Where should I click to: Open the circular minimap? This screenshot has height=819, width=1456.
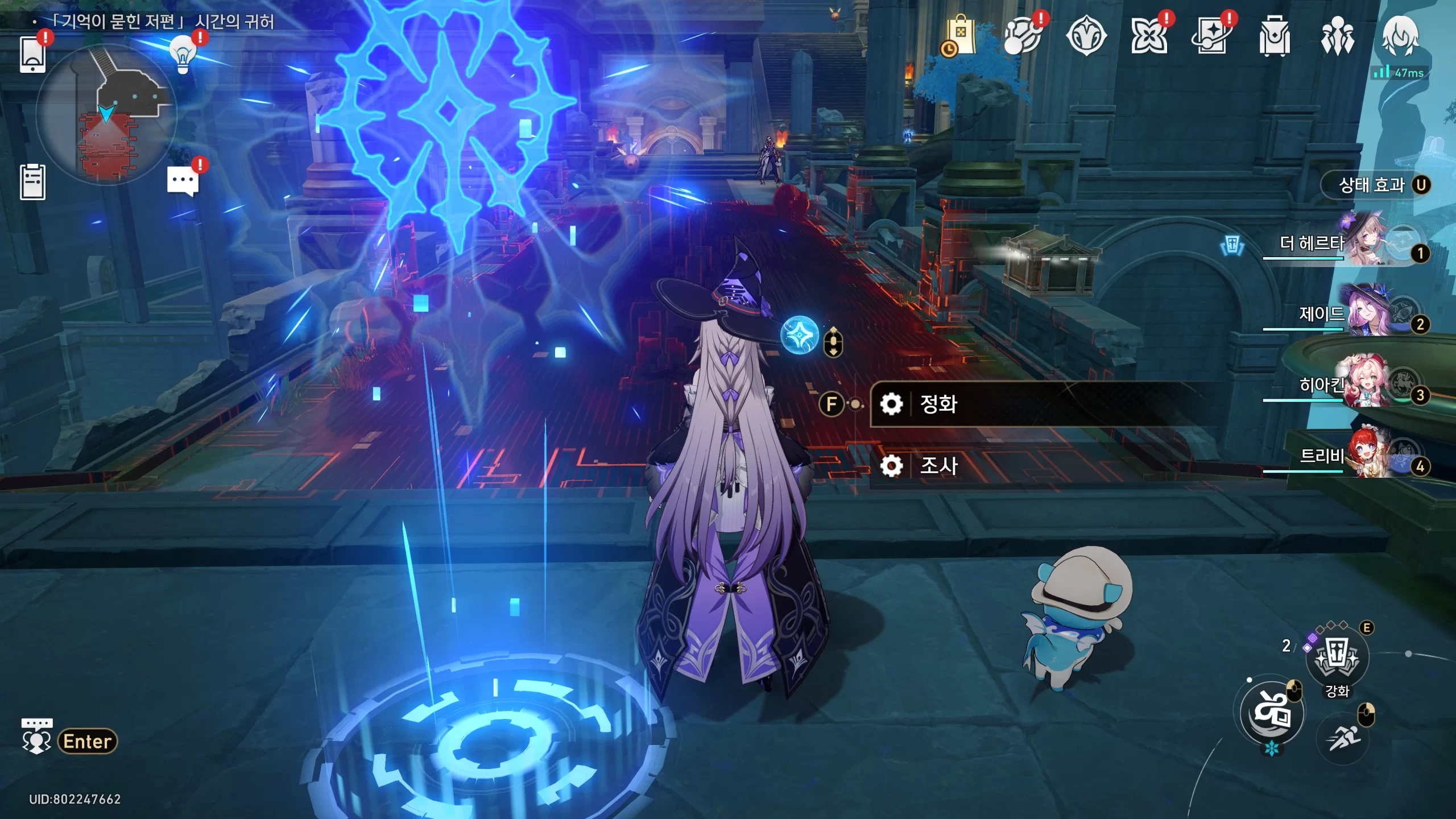coord(106,115)
